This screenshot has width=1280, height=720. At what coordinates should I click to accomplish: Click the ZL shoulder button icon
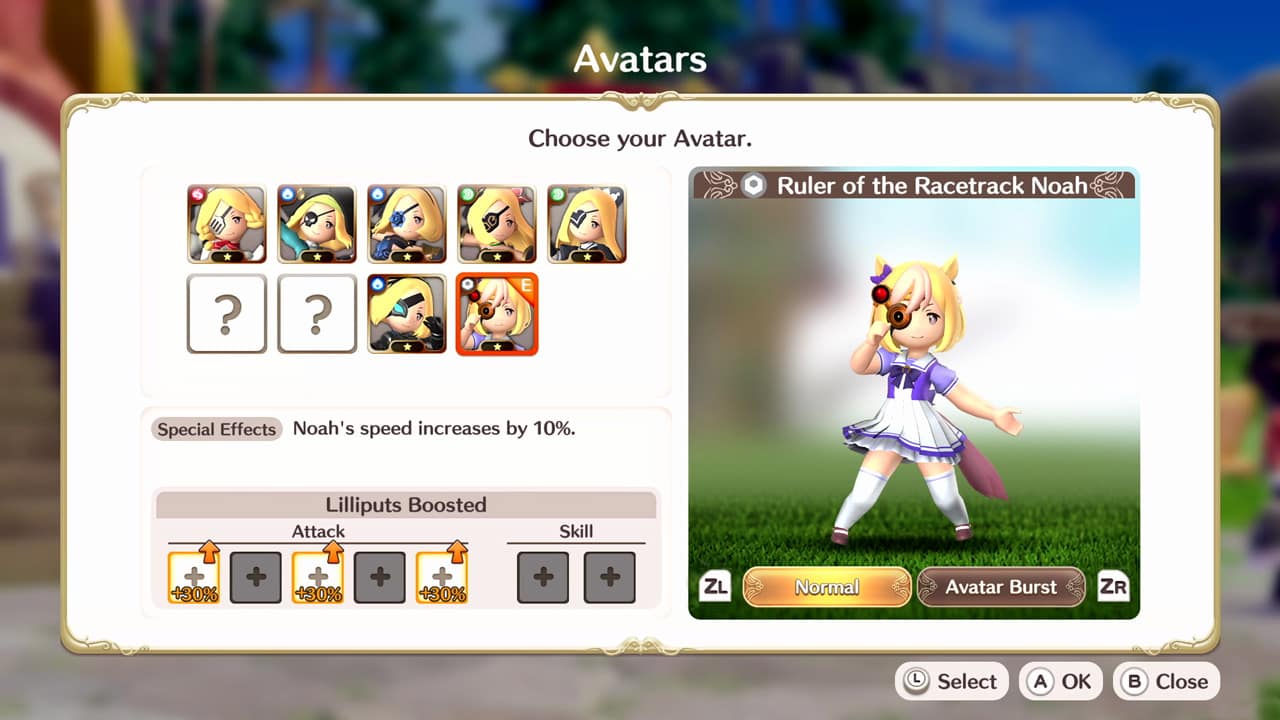pyautogui.click(x=716, y=588)
